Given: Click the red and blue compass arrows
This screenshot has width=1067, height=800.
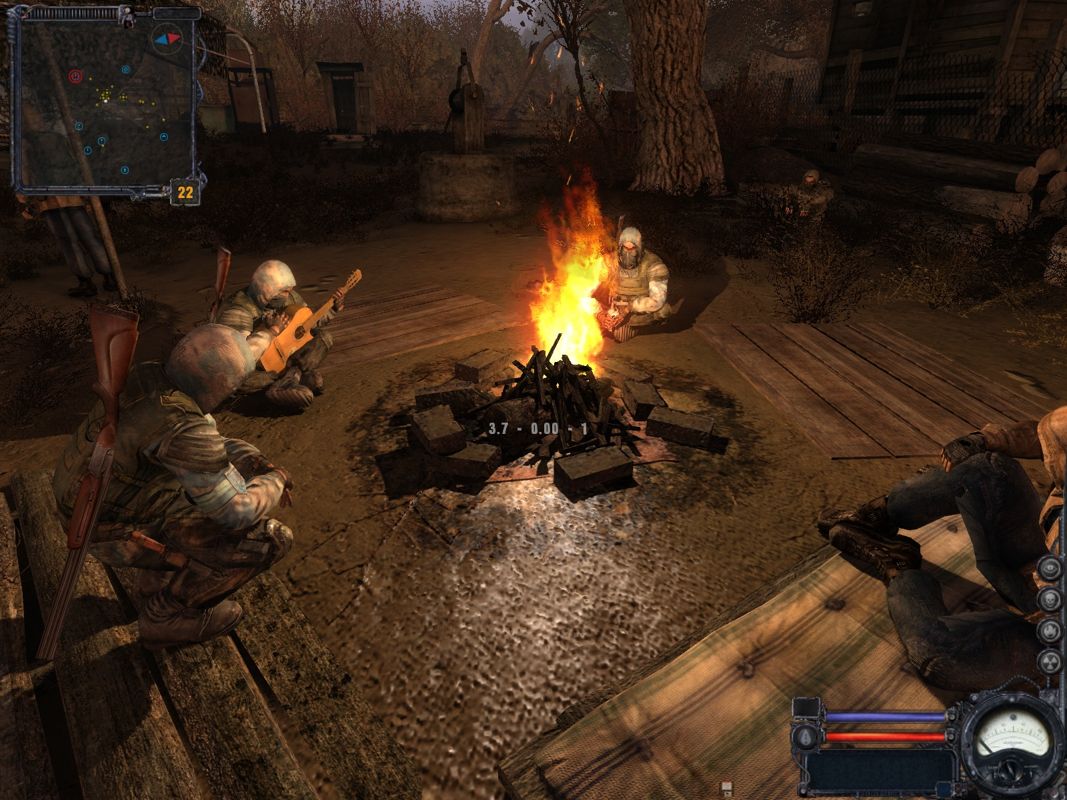Looking at the screenshot, I should (166, 39).
